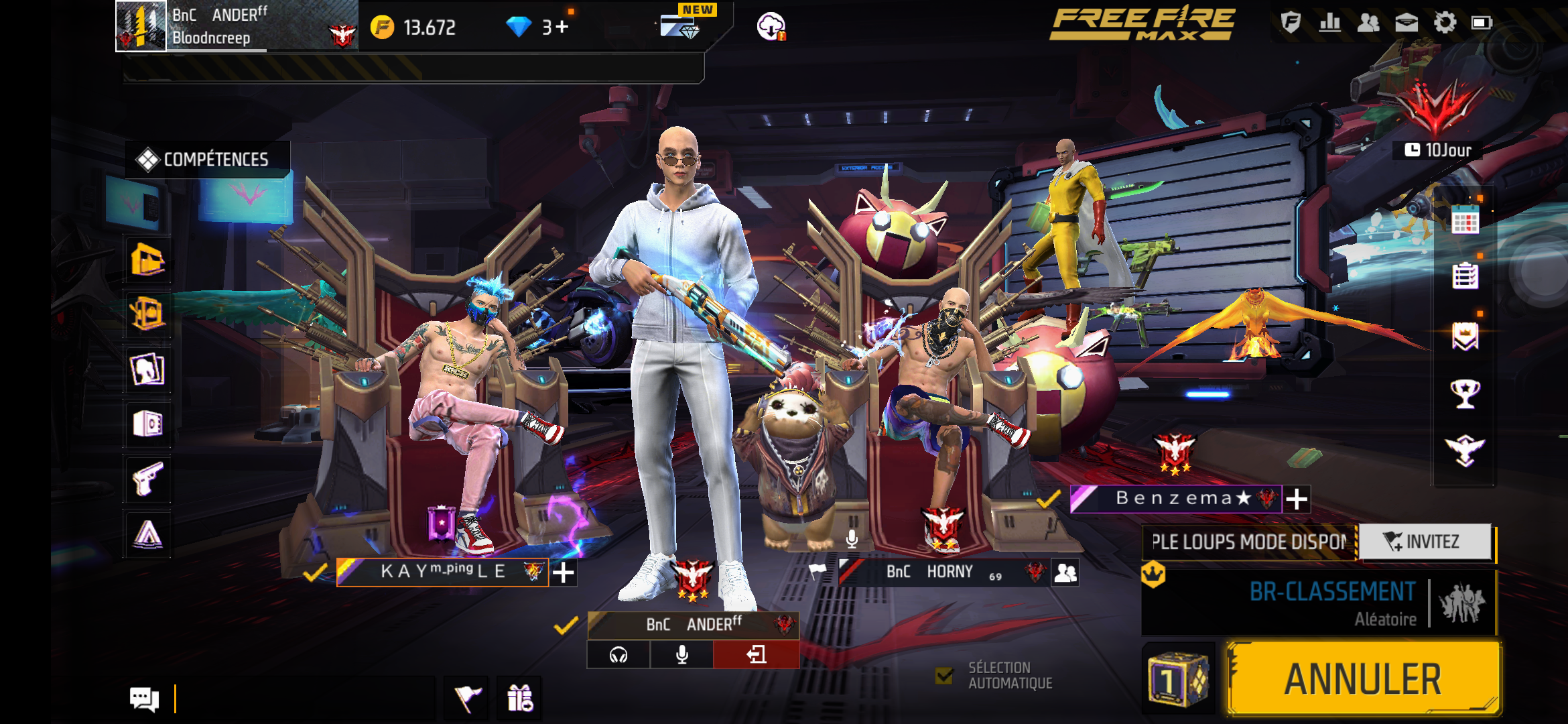Viewport: 1568px width, 724px height.
Task: Click the plus beside Benzema's name
Action: point(1297,499)
